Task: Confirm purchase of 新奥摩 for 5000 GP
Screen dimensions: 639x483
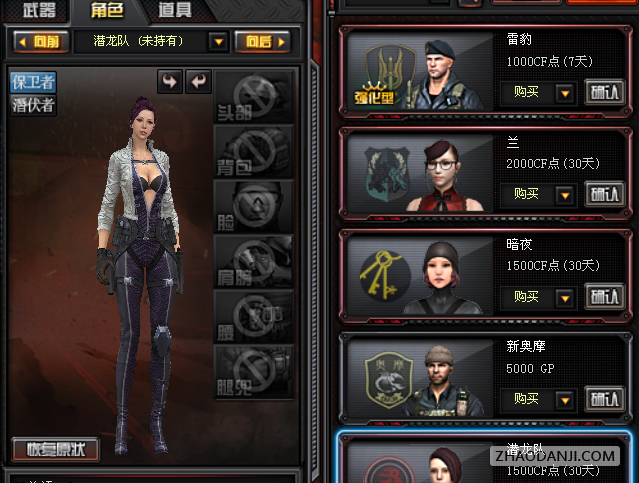Action: (x=603, y=399)
